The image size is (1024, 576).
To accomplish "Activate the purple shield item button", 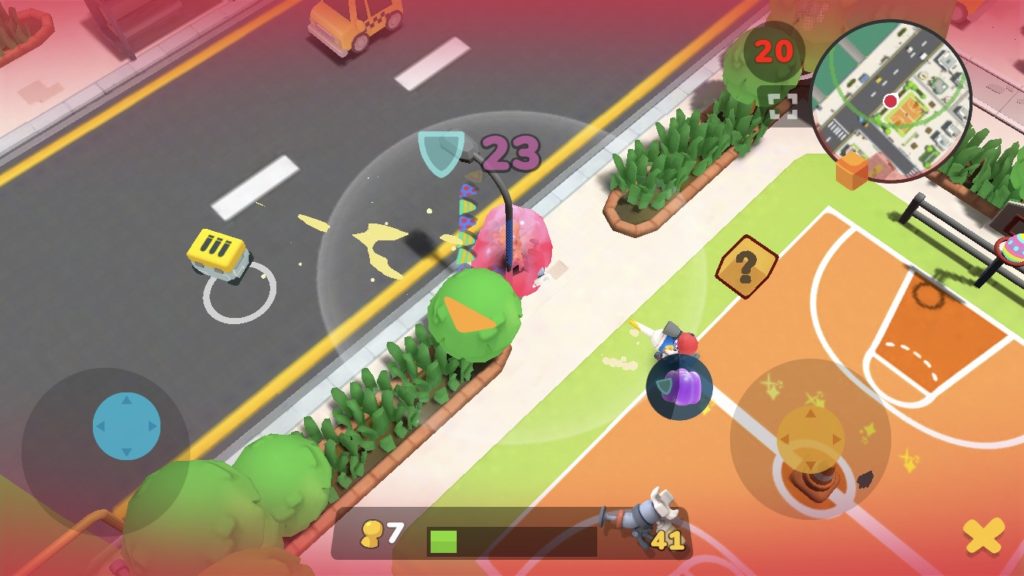I will tap(678, 385).
